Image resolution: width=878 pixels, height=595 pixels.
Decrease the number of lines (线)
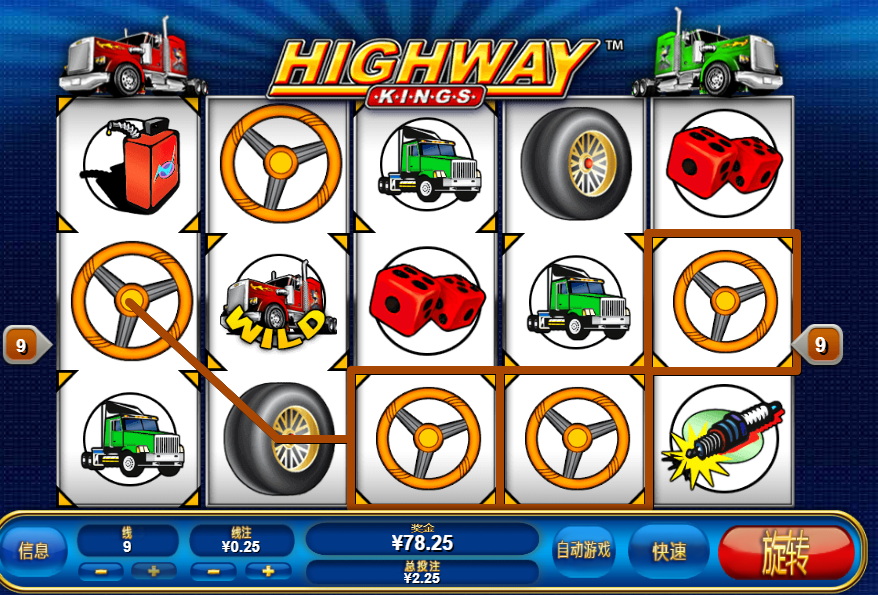[101, 572]
